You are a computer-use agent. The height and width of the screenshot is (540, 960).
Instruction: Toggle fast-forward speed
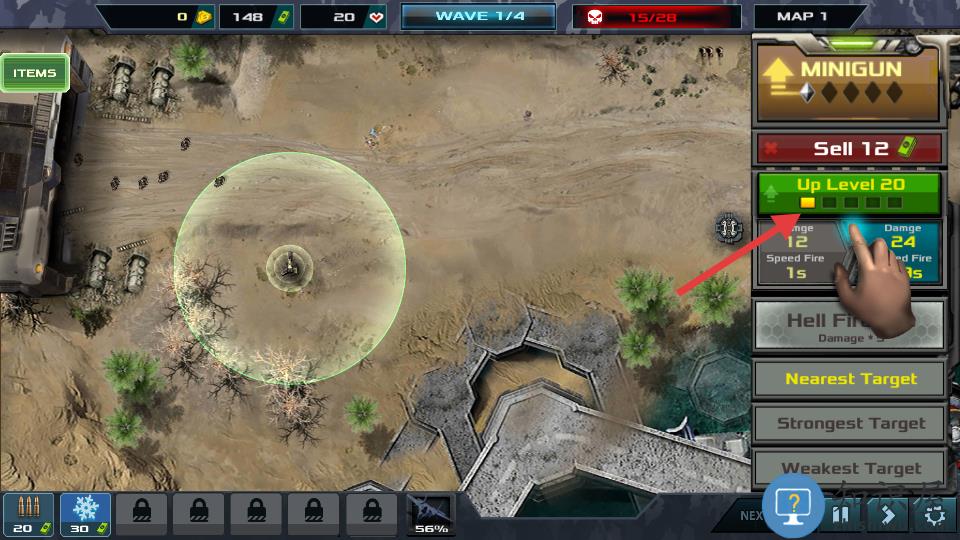[887, 515]
